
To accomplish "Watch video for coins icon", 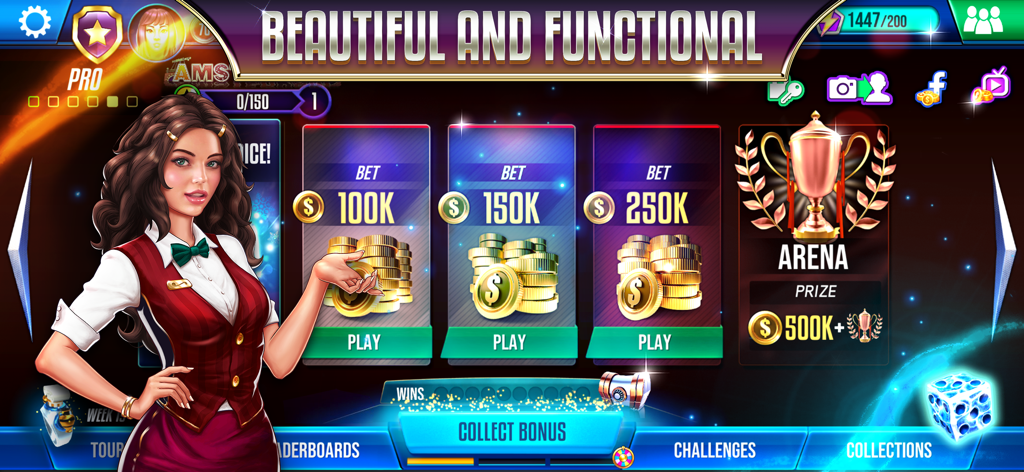I will click(x=989, y=88).
